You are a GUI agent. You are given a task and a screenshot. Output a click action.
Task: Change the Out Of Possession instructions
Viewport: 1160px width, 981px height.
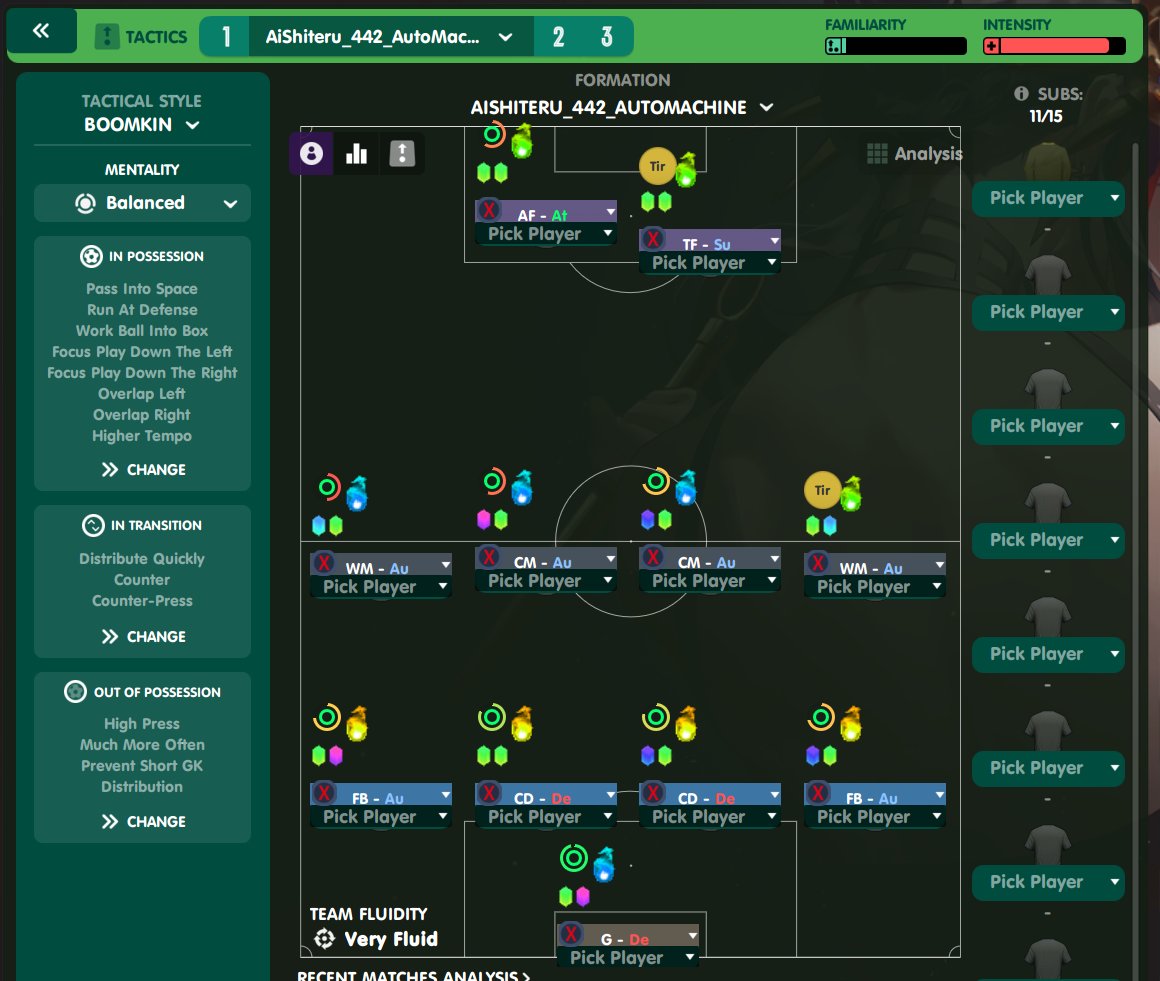(x=143, y=821)
